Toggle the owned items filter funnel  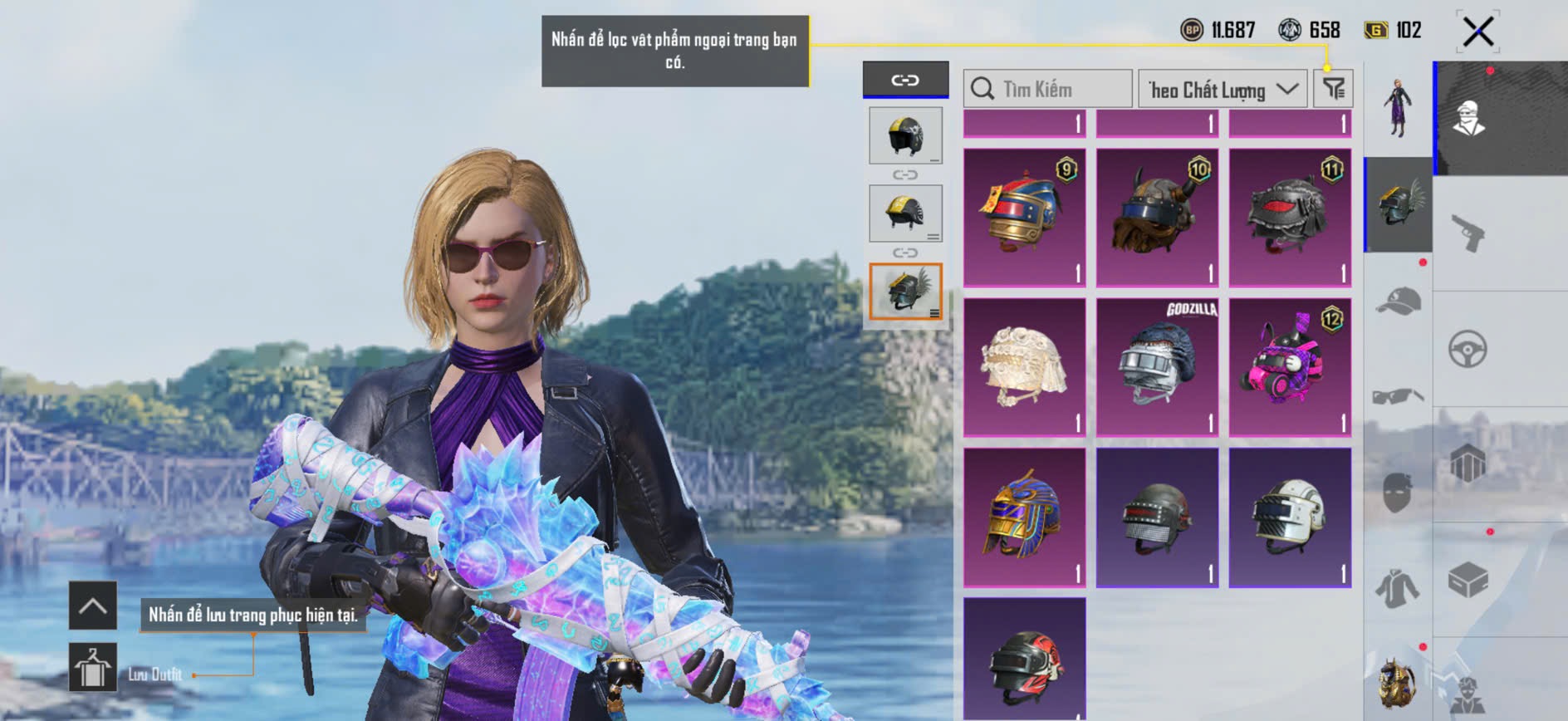[1333, 89]
